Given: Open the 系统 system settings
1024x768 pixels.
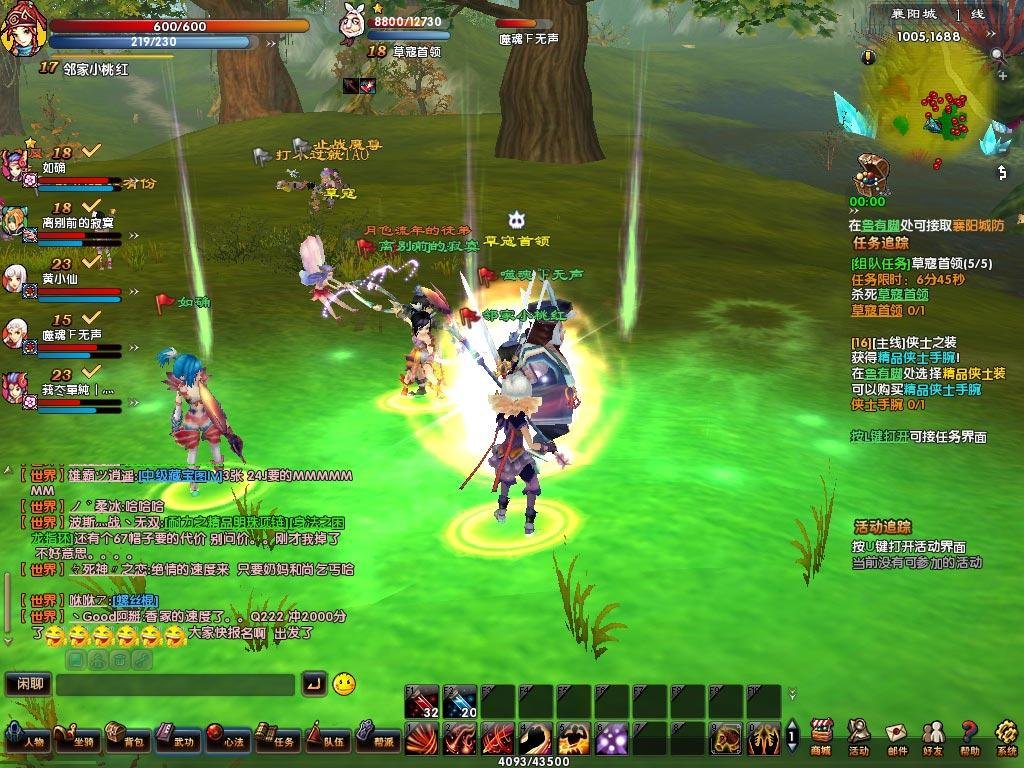Looking at the screenshot, I should tap(1005, 737).
